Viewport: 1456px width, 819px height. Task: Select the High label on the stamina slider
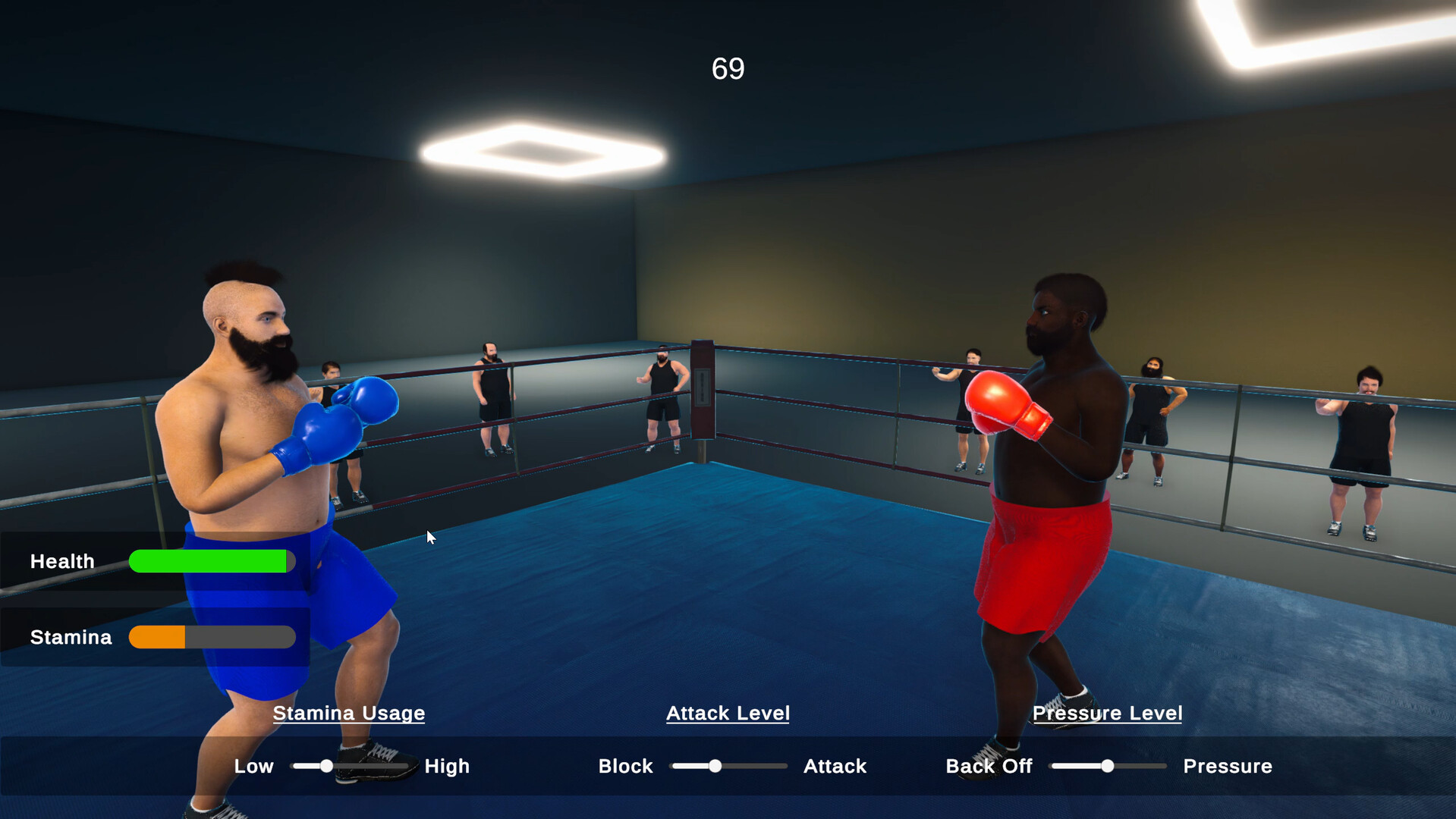point(447,767)
